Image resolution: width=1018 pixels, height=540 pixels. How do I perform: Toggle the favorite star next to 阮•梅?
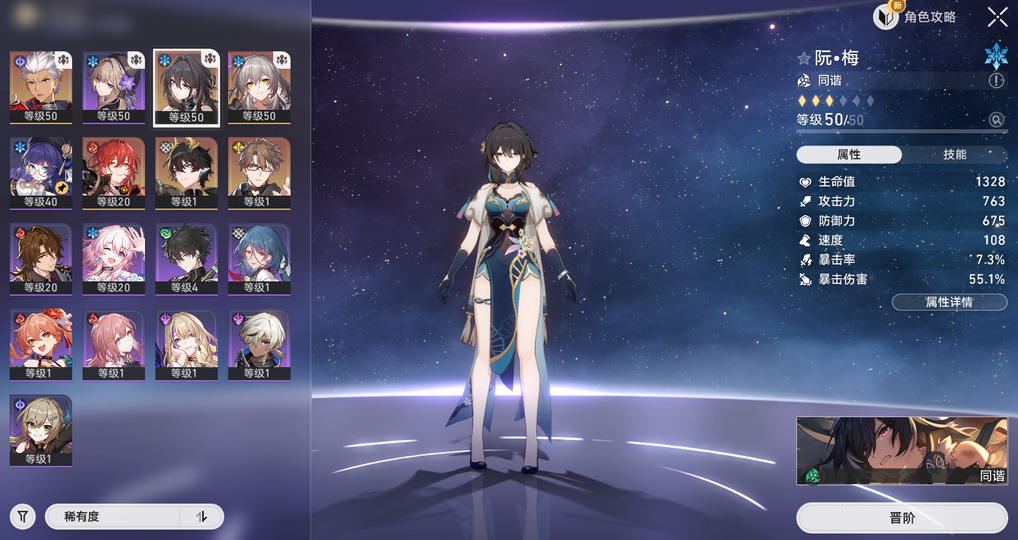pos(803,59)
